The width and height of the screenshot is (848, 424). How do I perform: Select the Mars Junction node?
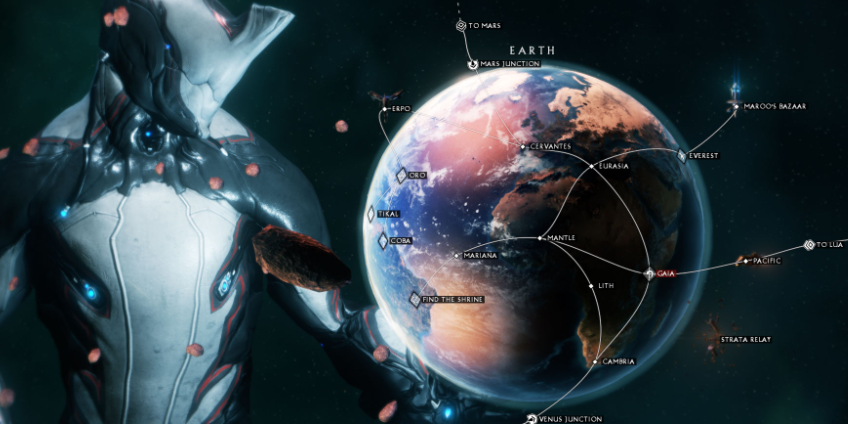[474, 65]
